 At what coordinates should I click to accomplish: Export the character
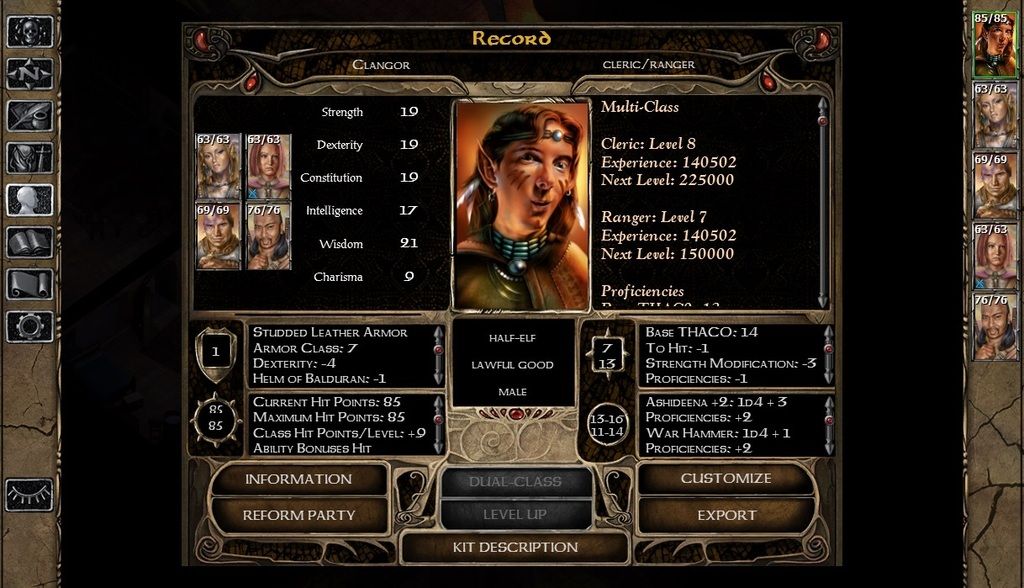[x=725, y=515]
